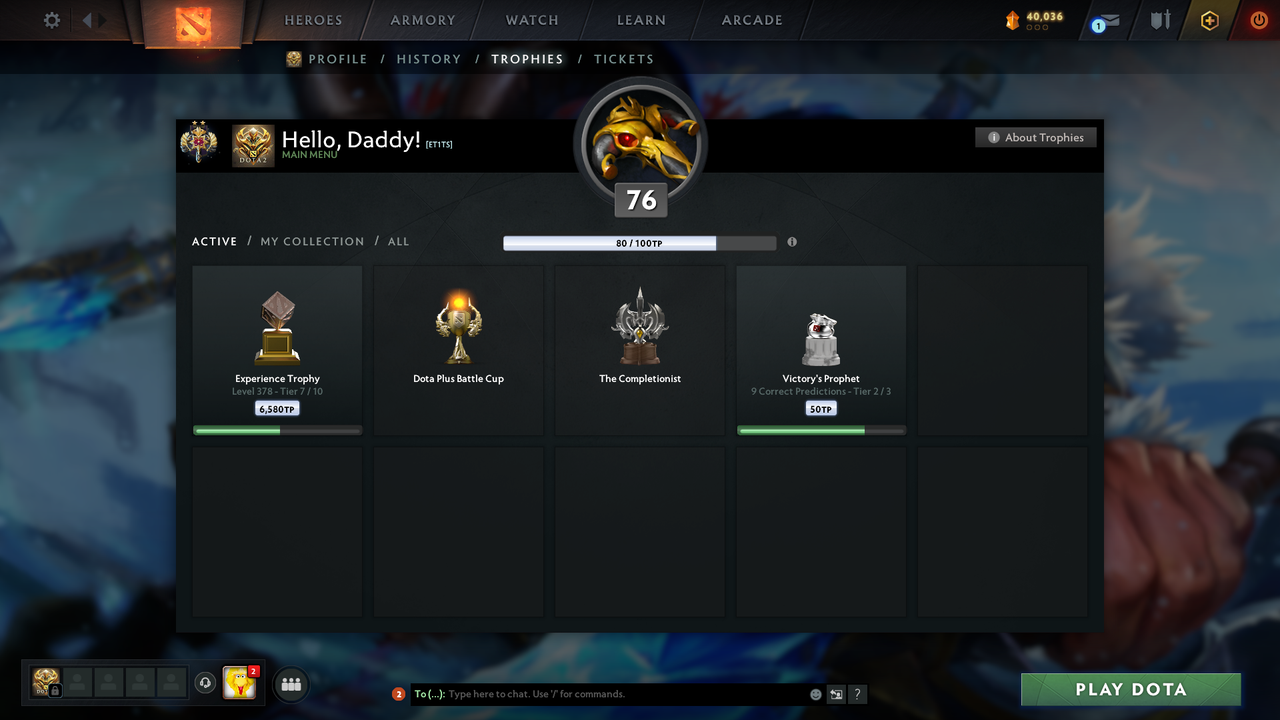This screenshot has width=1280, height=720.
Task: Open the settings gear icon
Action: pyautogui.click(x=50, y=19)
